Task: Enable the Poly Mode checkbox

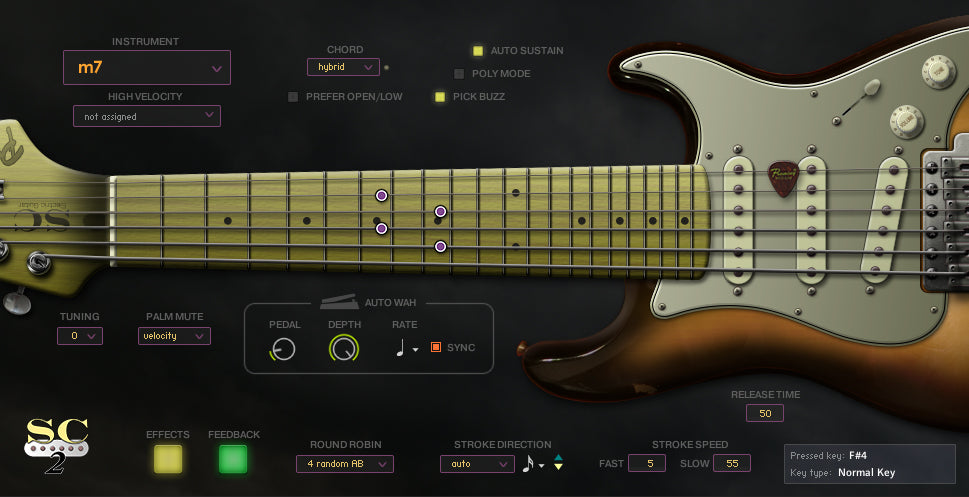Action: click(x=459, y=73)
